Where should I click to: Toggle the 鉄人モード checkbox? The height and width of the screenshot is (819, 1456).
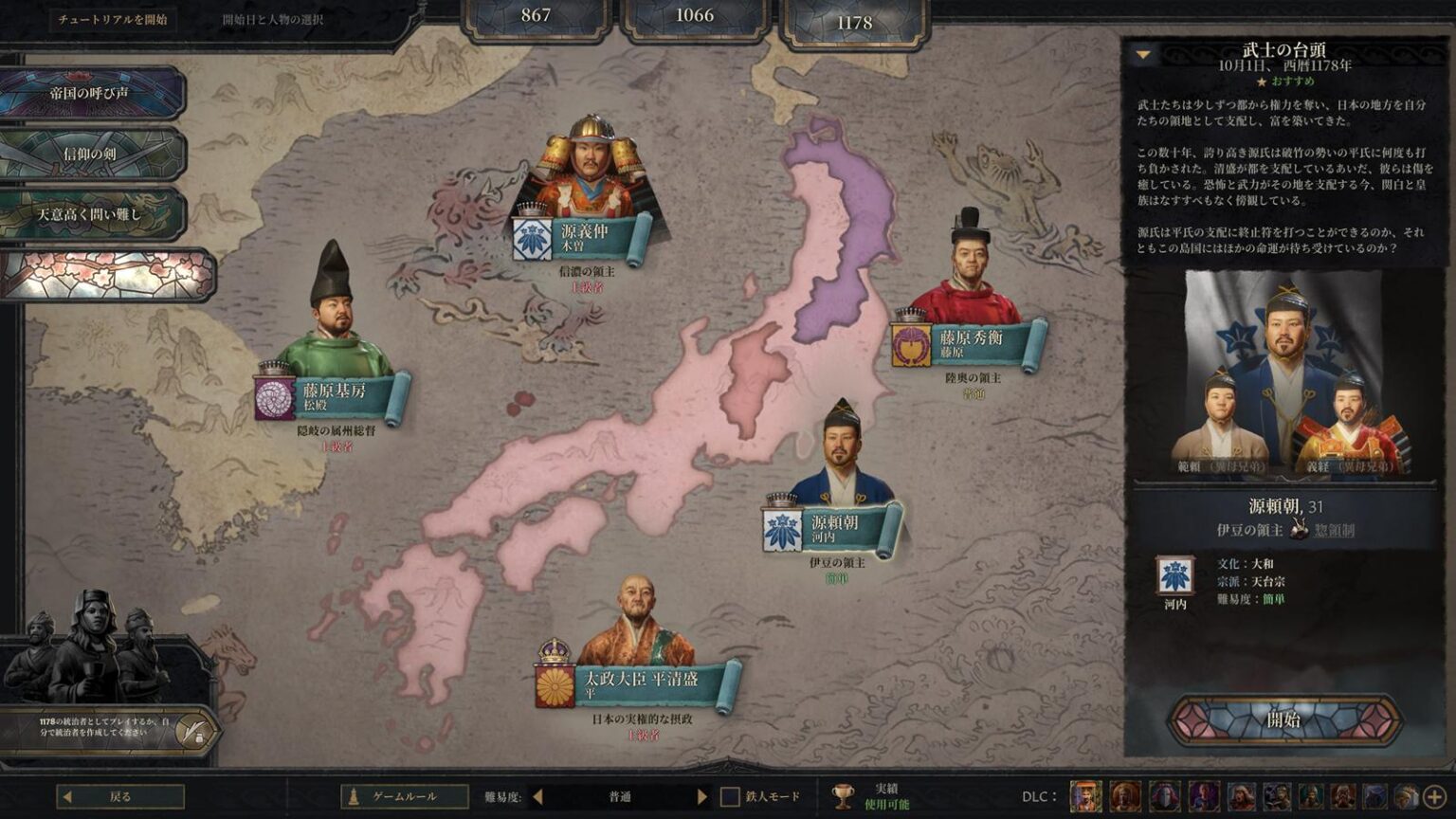(730, 796)
